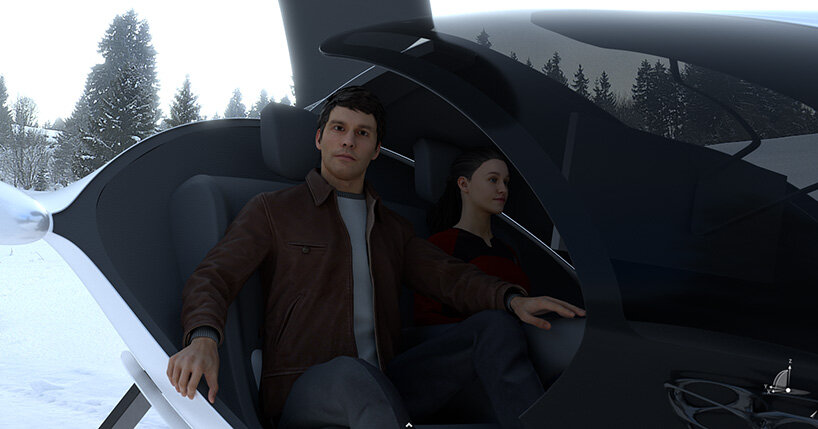The height and width of the screenshot is (429, 818).
Task: Click the XYZ axis orientation gizmo
Action: [783, 378]
